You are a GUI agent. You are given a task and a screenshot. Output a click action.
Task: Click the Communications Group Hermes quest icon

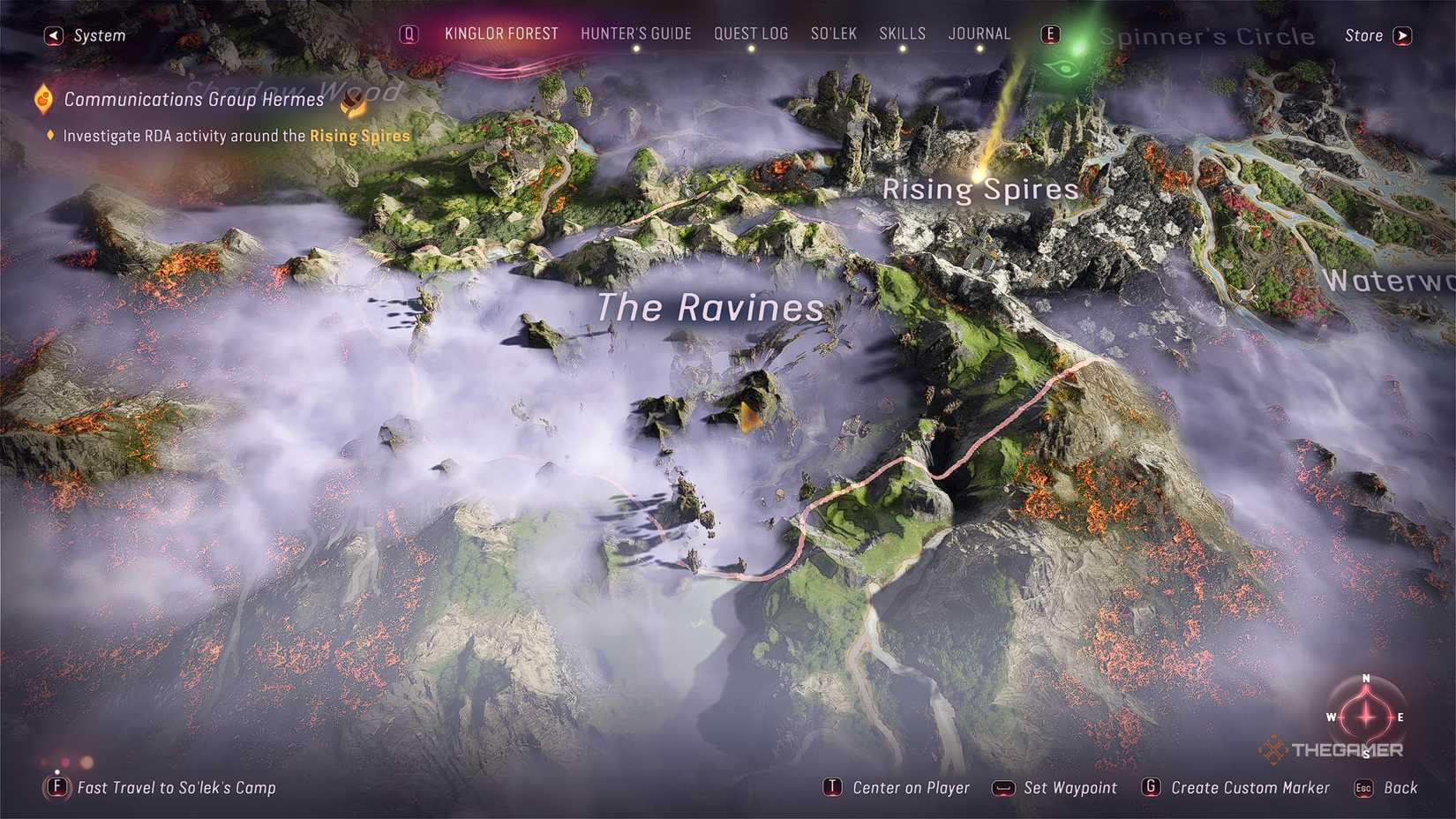[41, 99]
